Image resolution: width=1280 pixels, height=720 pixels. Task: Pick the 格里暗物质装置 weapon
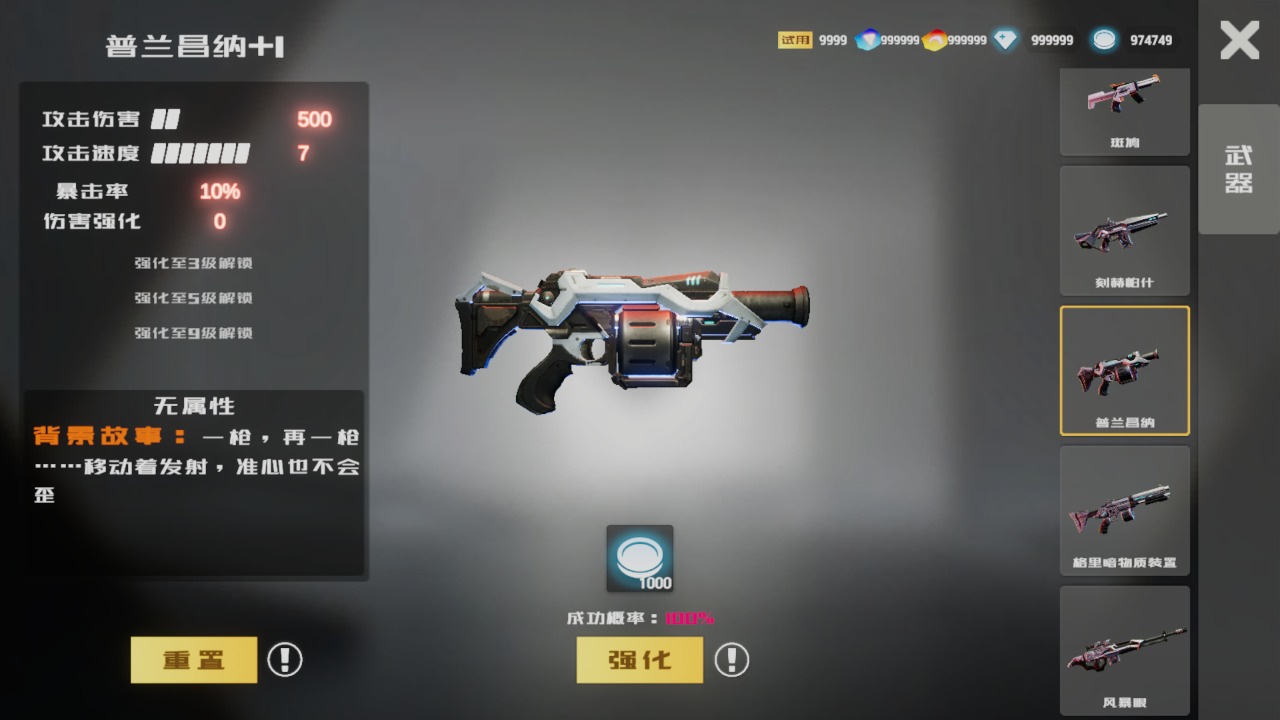point(1124,510)
